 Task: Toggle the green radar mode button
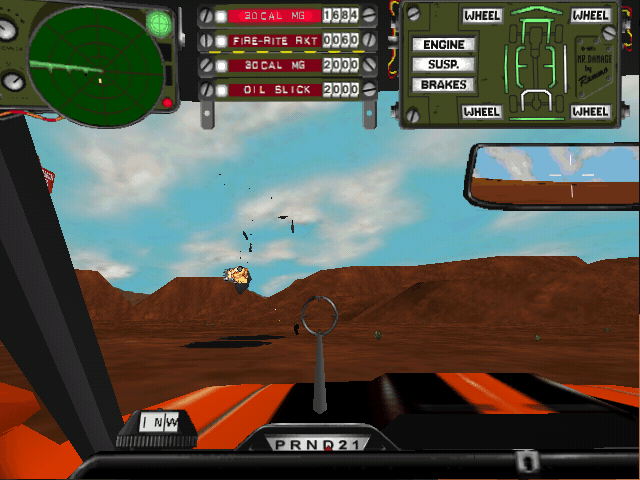159,22
